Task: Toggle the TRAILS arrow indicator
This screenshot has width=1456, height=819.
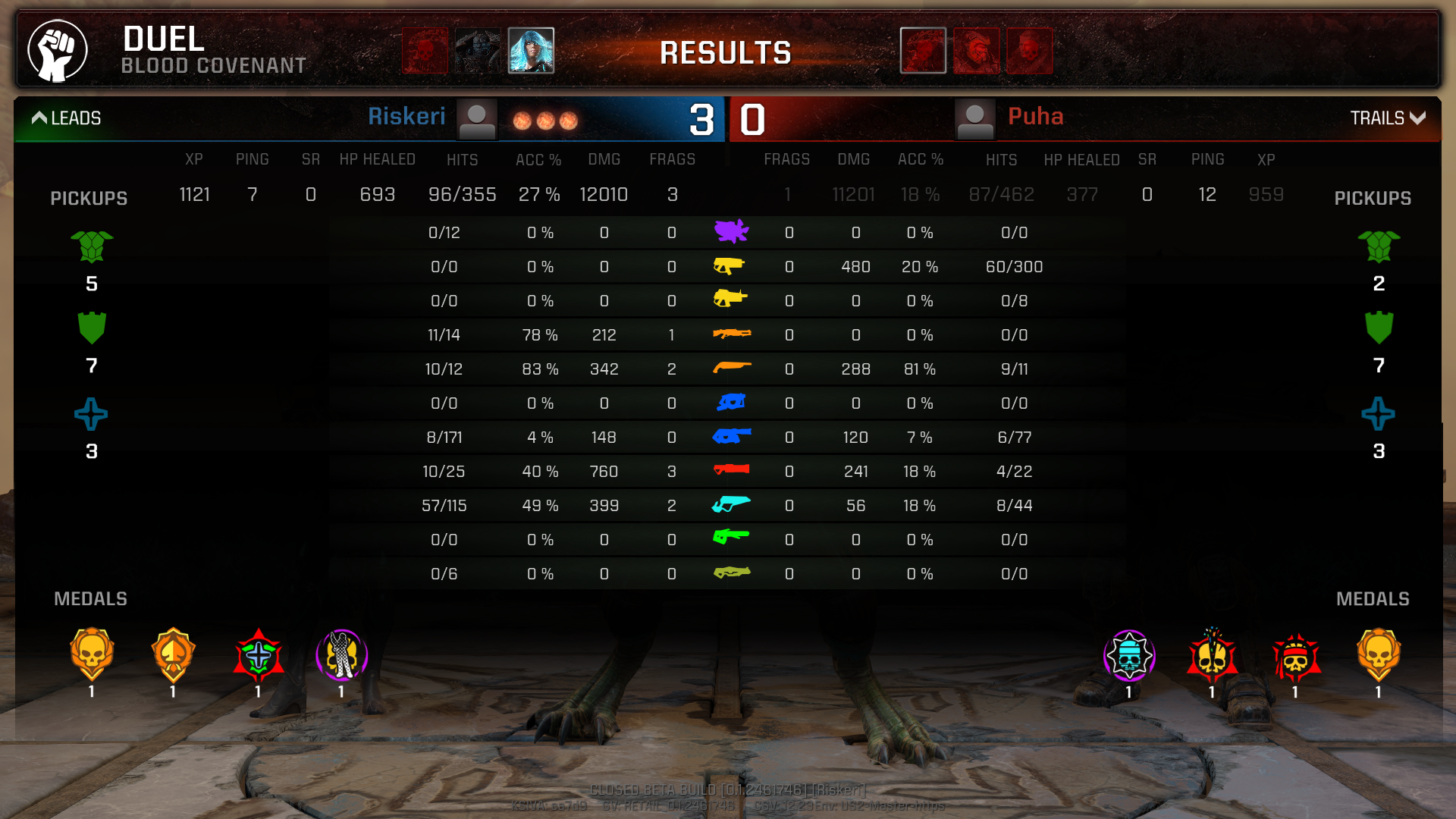Action: pos(1417,118)
